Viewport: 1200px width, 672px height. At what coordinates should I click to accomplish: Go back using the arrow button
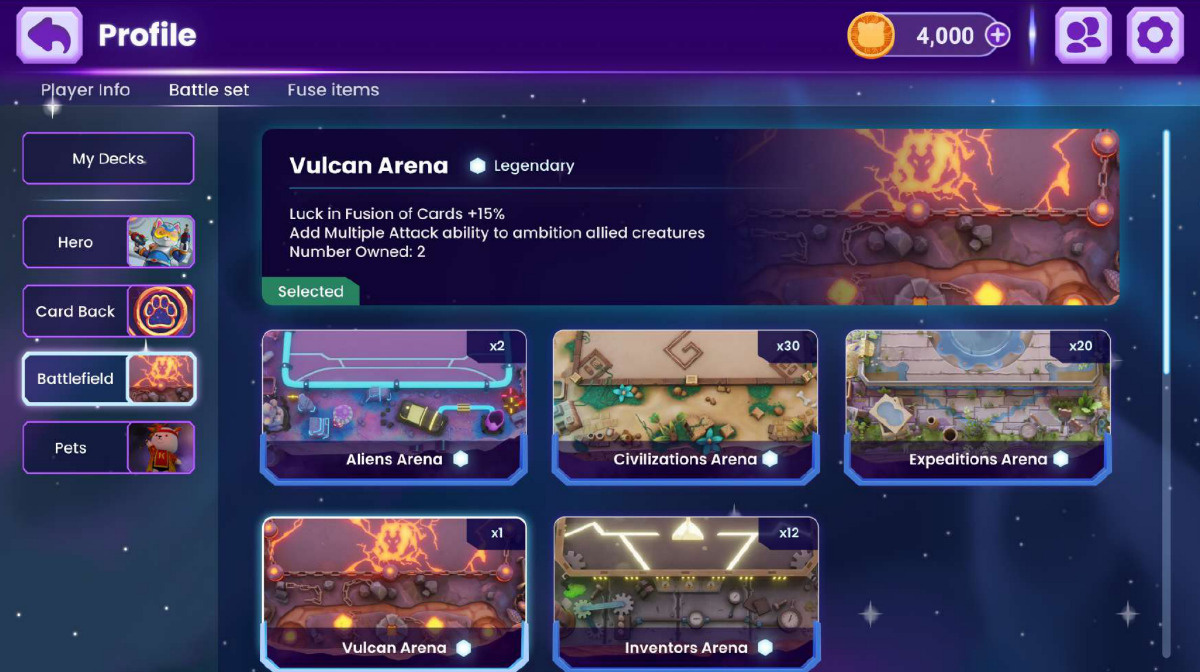49,36
